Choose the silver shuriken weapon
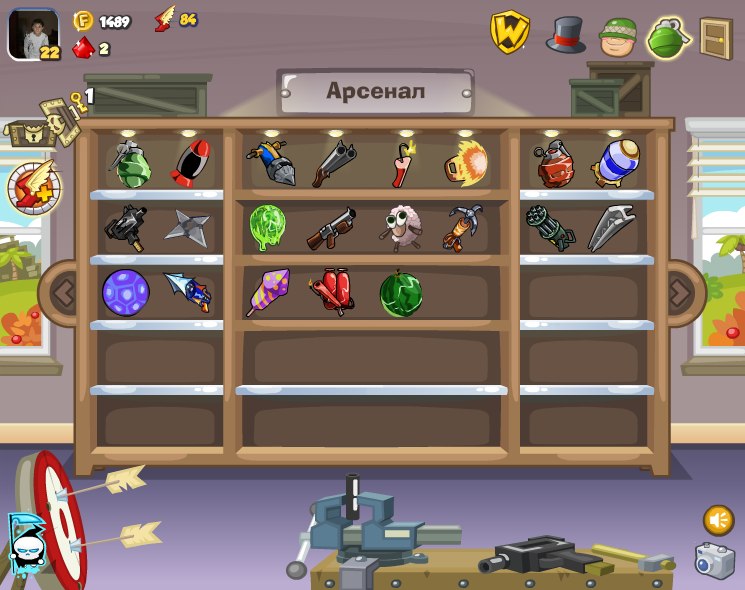The width and height of the screenshot is (745, 590). (187, 227)
